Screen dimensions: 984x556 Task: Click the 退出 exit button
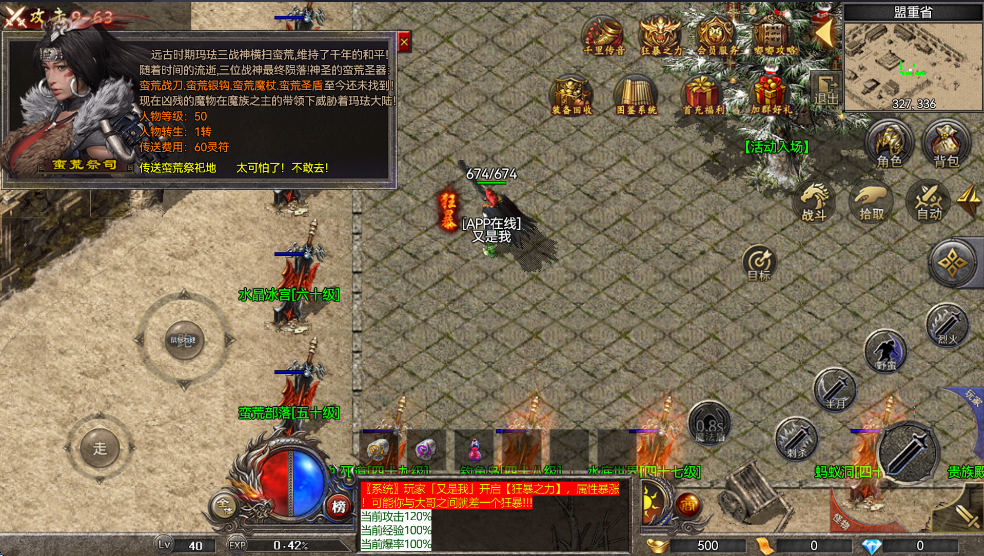coord(826,88)
